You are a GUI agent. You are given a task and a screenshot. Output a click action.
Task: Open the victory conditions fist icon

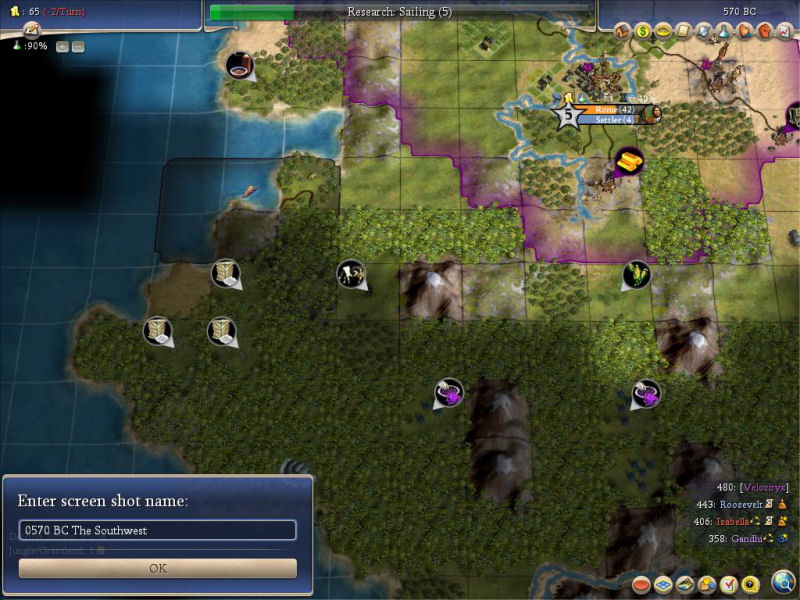pos(765,32)
